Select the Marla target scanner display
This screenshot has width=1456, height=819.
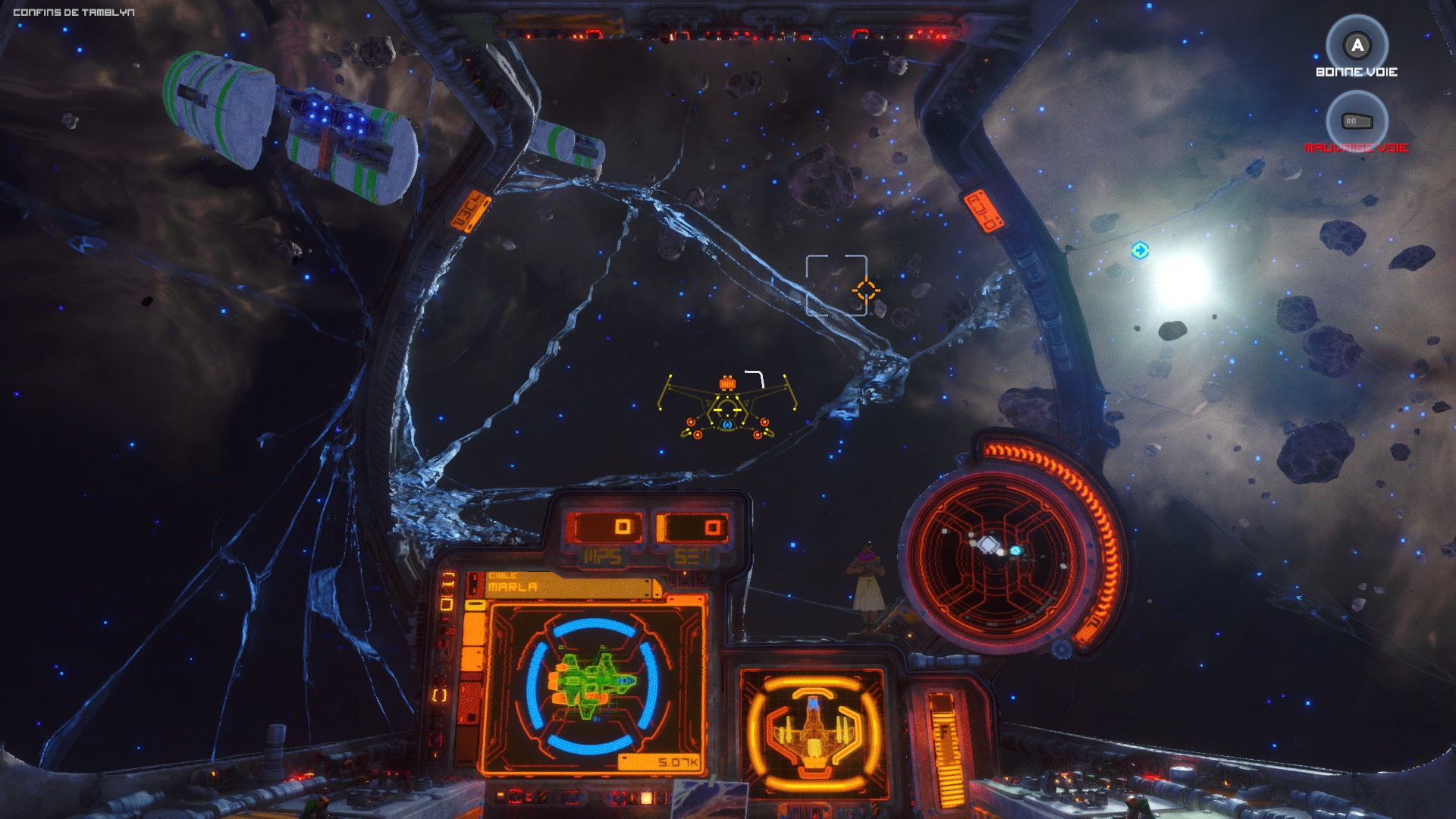[594, 683]
